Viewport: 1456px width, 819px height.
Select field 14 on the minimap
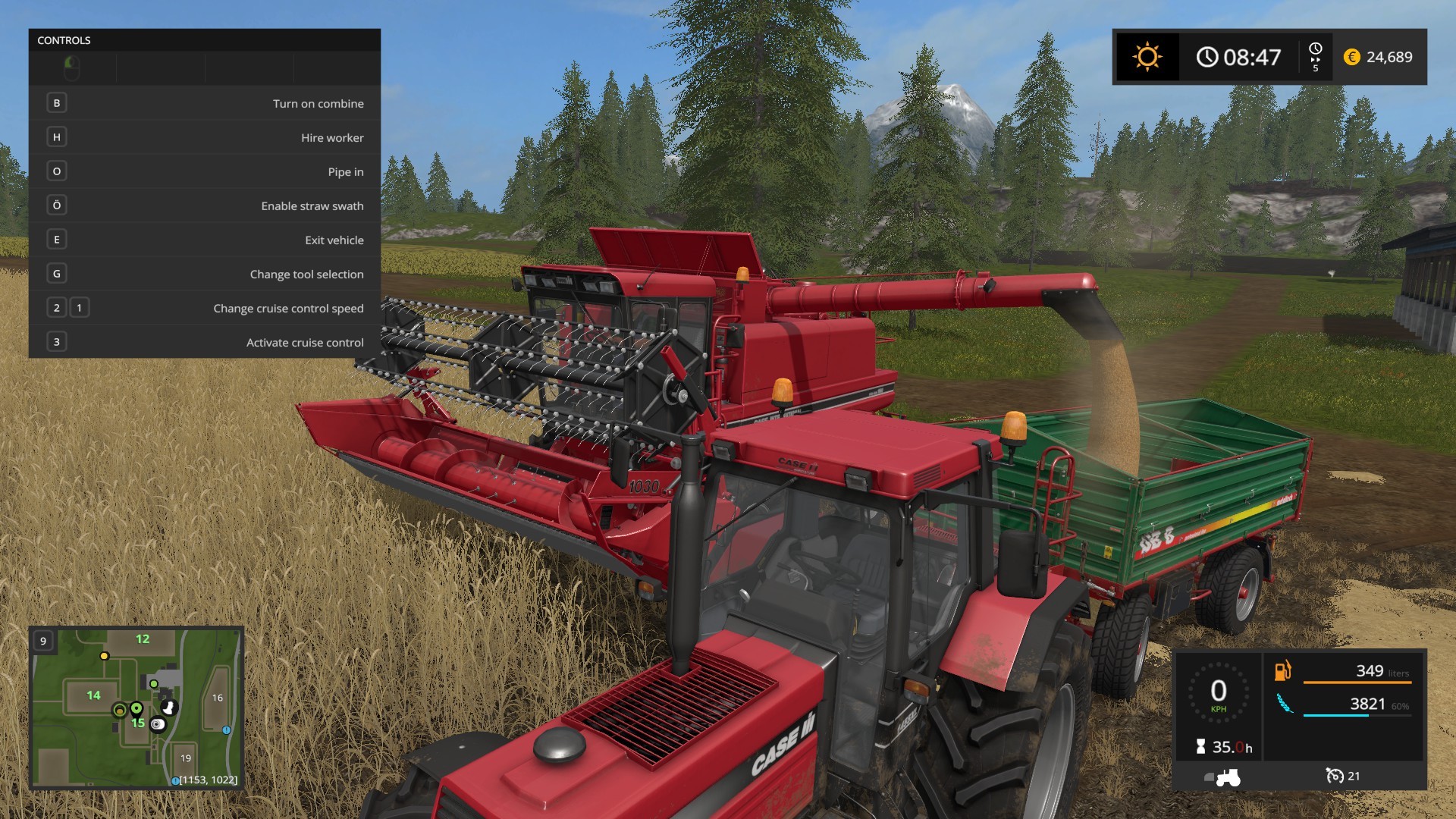[x=93, y=695]
